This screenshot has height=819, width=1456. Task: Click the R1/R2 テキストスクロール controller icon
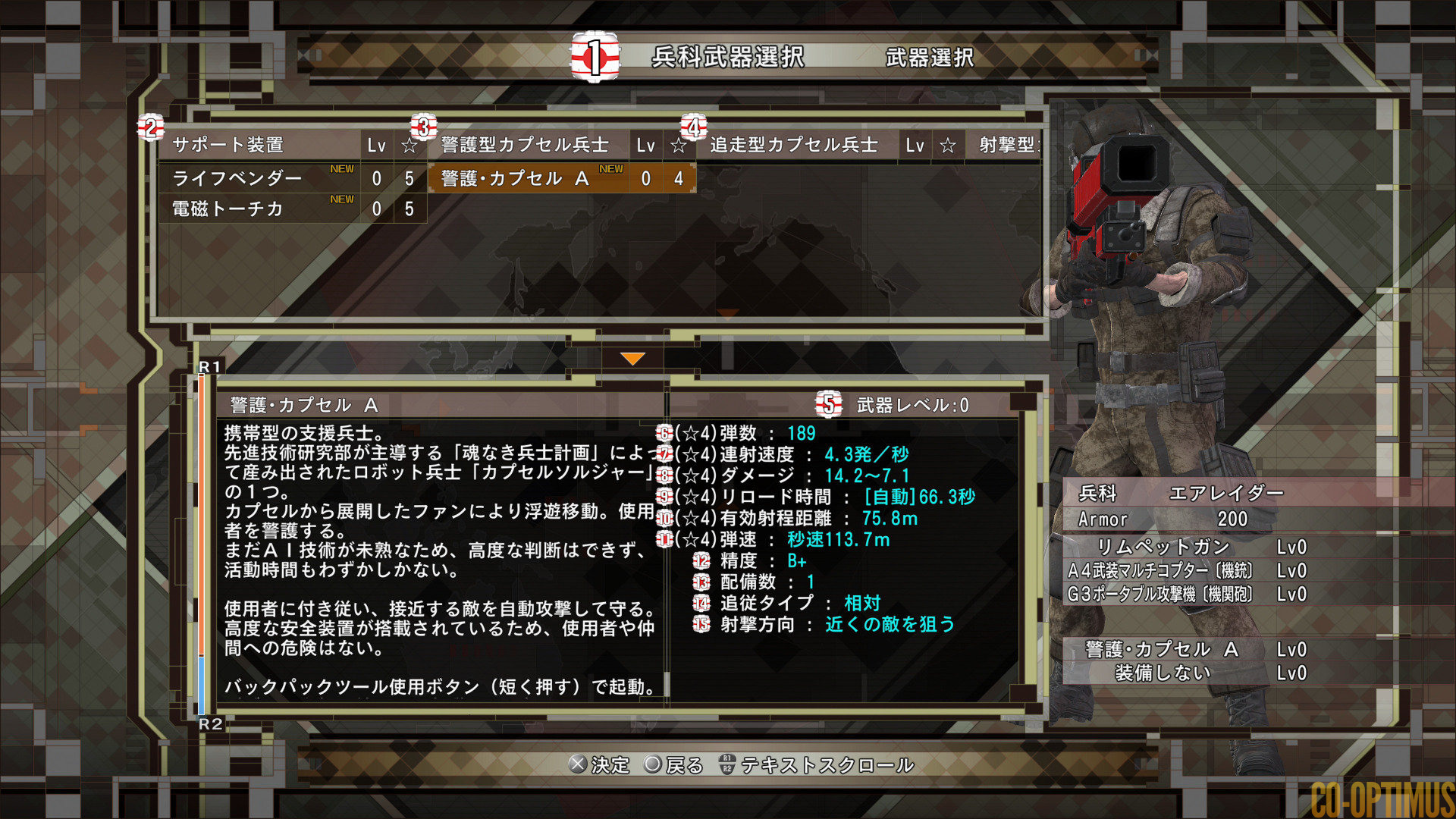tap(726, 766)
